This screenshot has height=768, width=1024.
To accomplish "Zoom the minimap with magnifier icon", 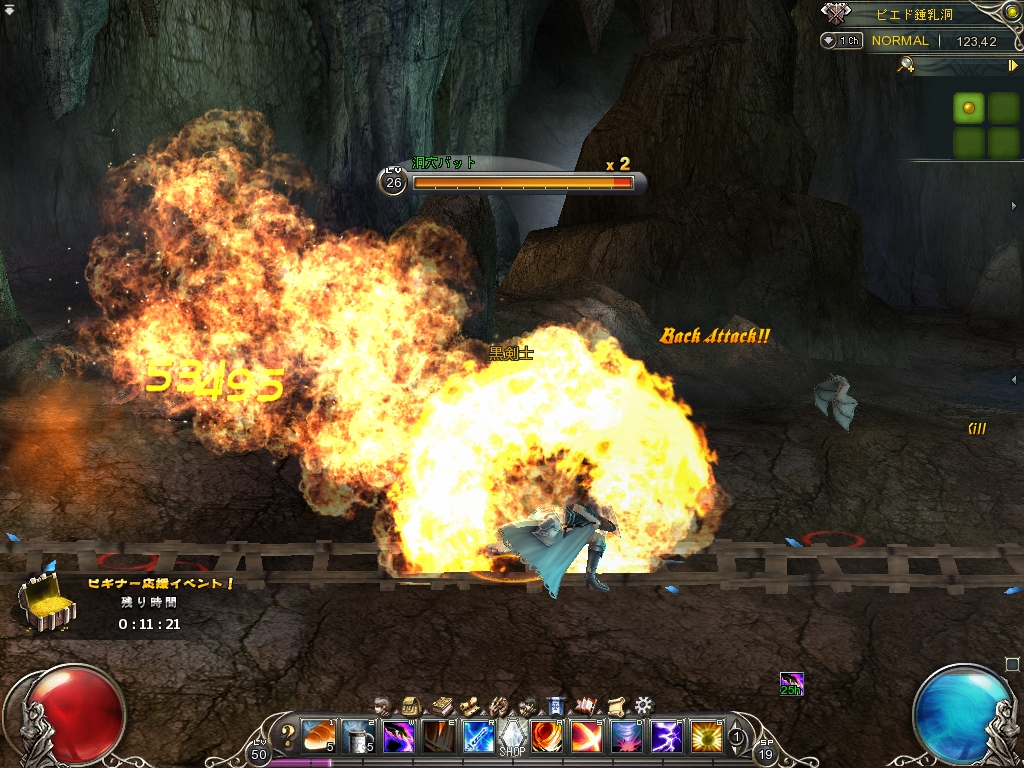I will tap(906, 65).
